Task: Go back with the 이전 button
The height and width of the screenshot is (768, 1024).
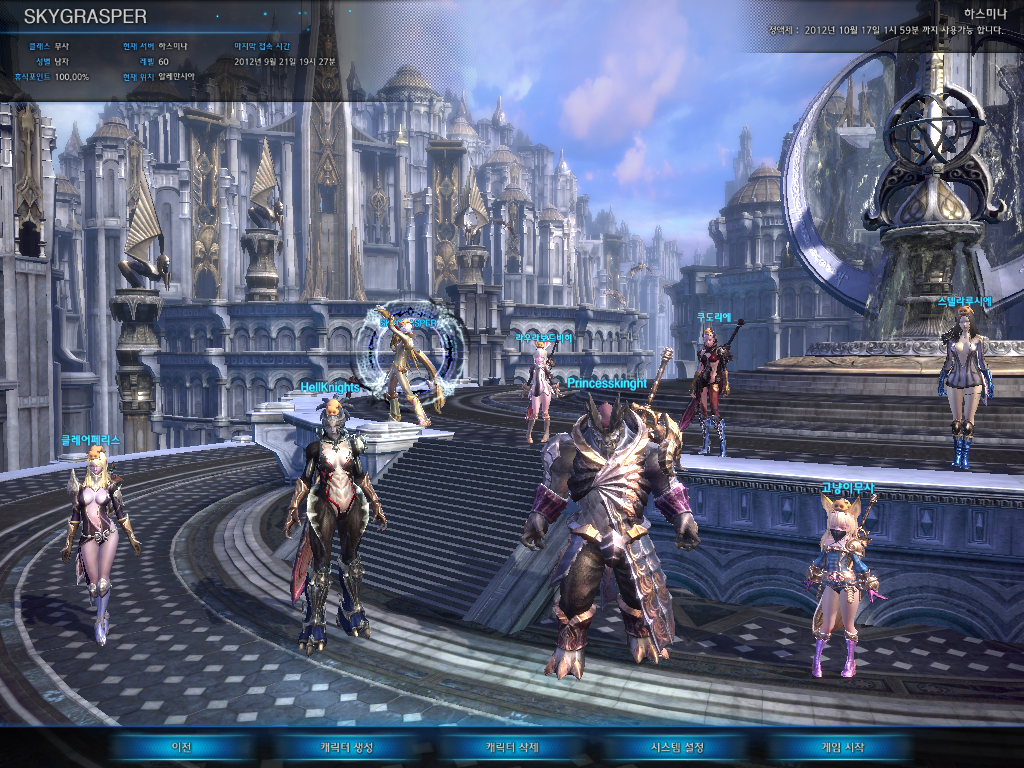Action: click(180, 747)
